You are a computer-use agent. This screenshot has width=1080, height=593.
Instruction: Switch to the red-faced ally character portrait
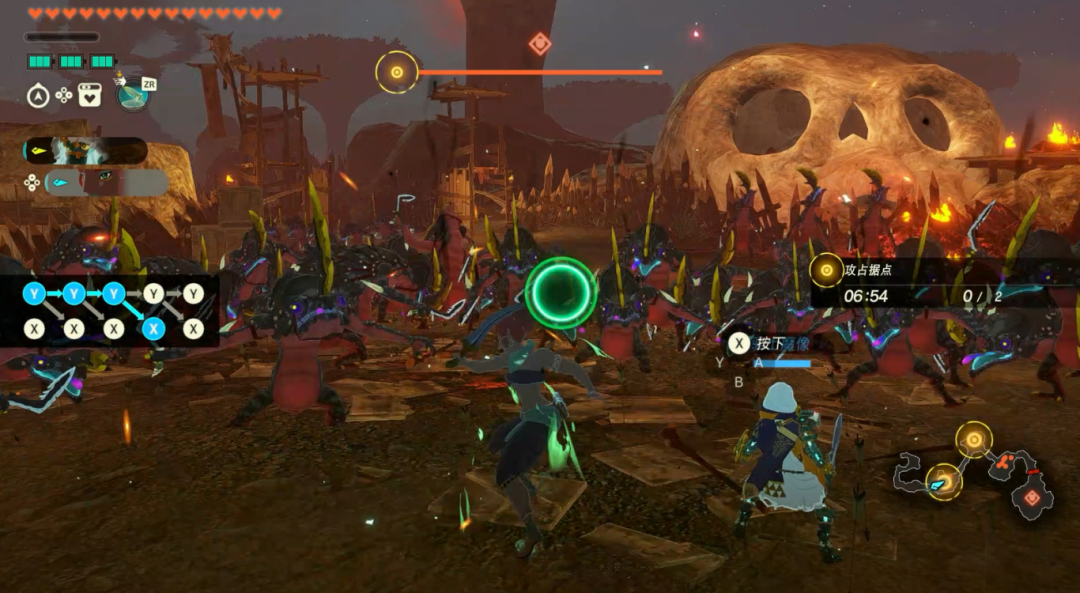tap(106, 182)
